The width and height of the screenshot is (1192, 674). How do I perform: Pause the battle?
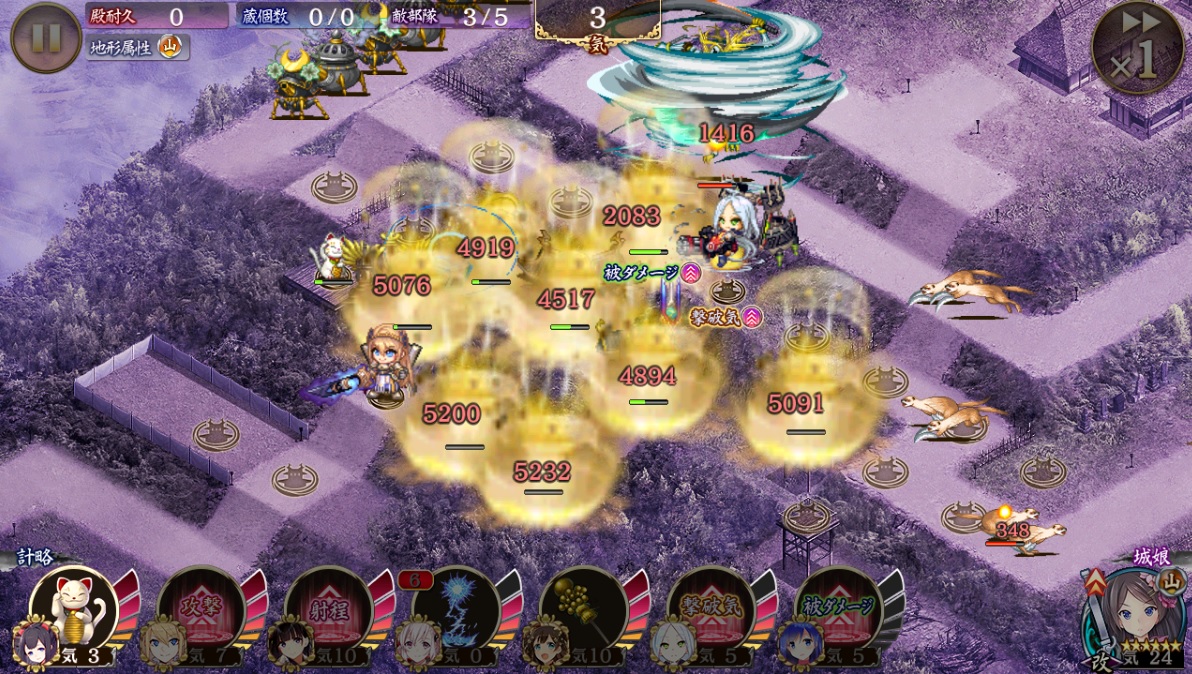46,38
